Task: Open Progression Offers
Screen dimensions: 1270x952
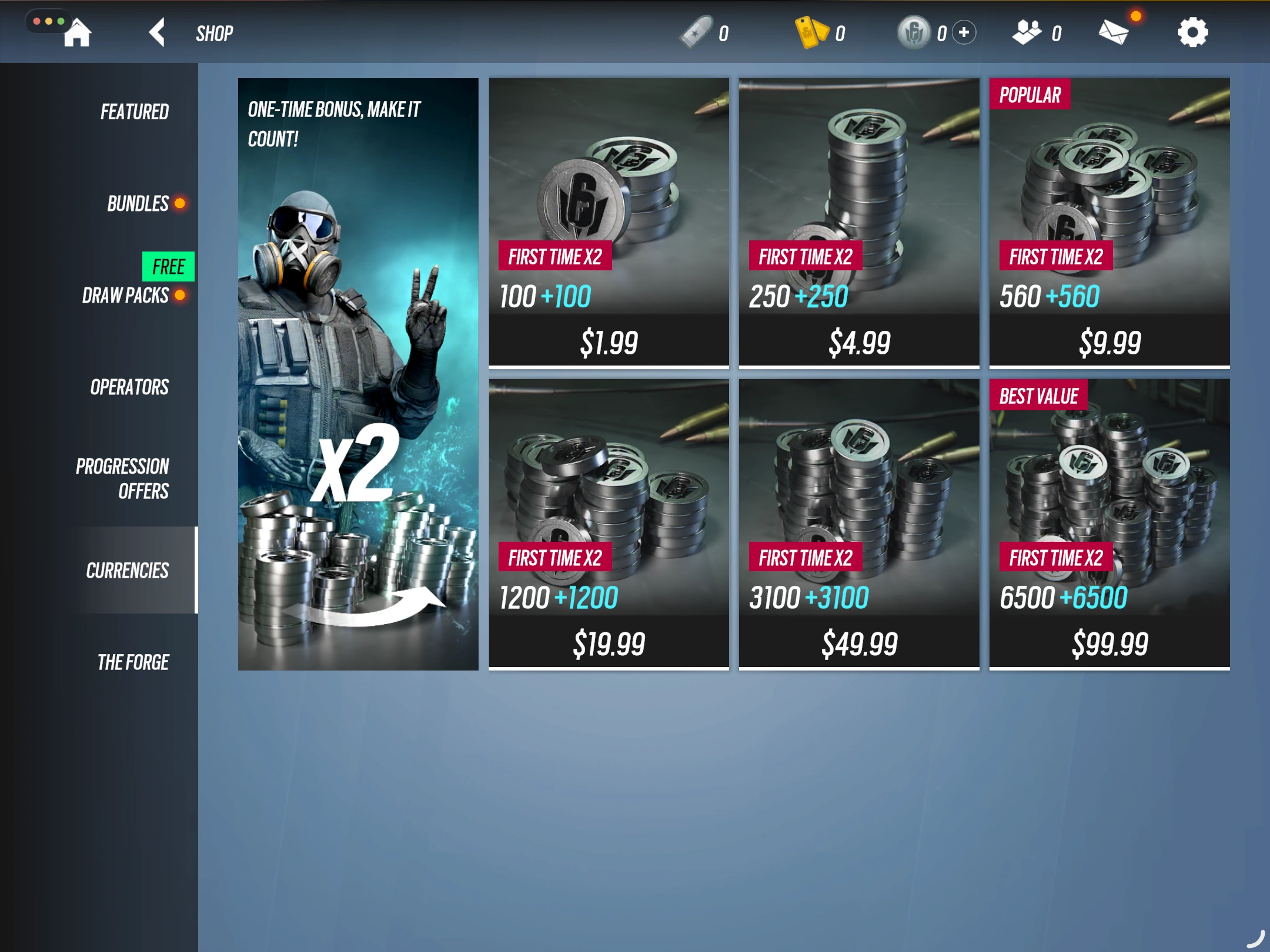Action: (x=122, y=478)
